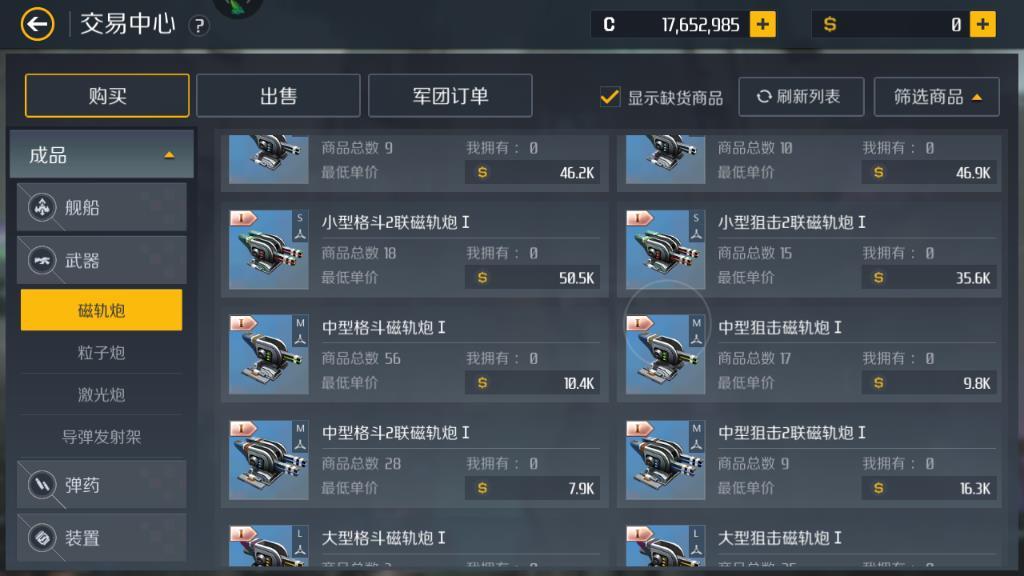
Task: Select the 武器 category
Action: [101, 261]
